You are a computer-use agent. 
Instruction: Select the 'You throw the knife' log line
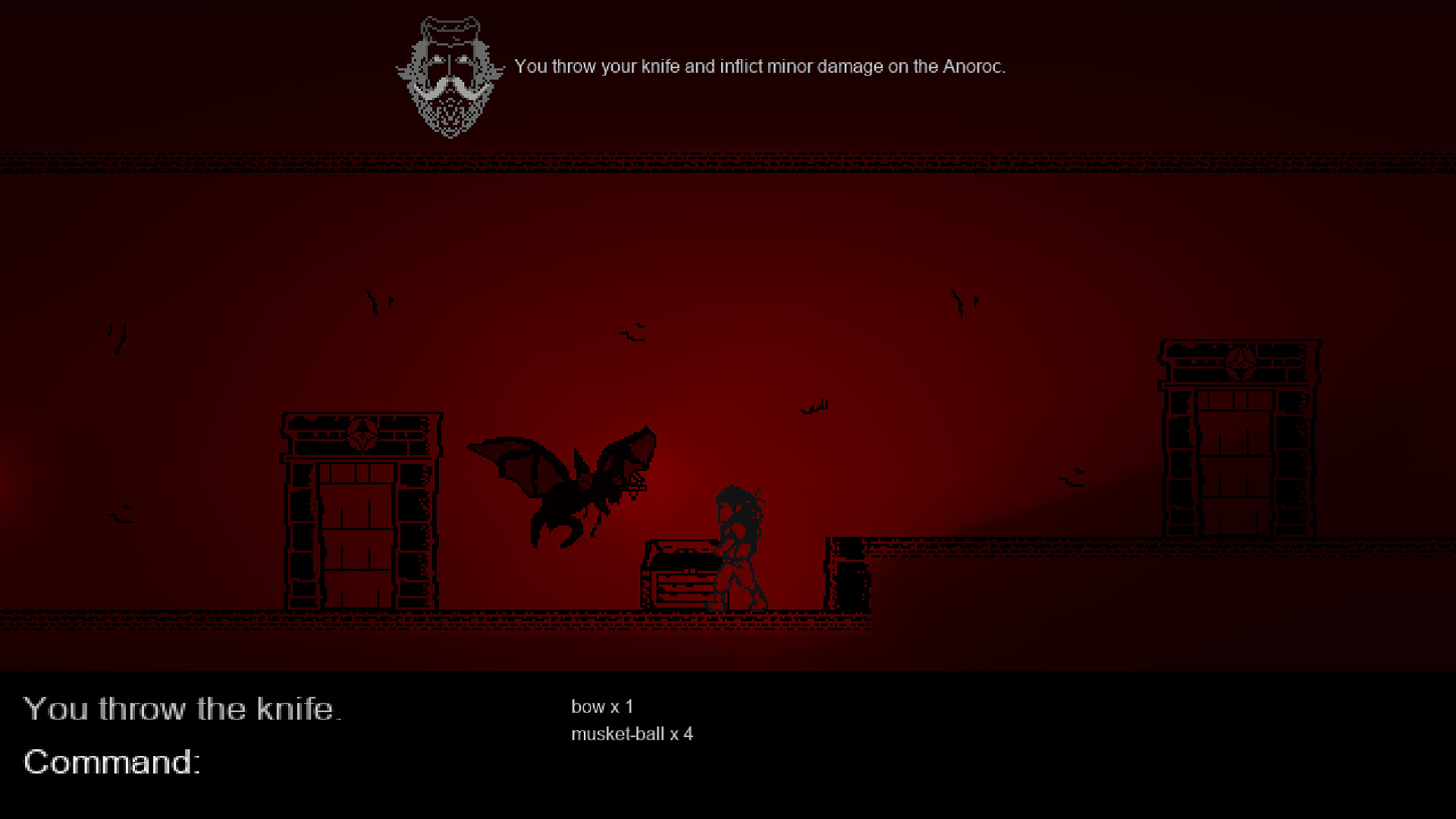tap(182, 709)
